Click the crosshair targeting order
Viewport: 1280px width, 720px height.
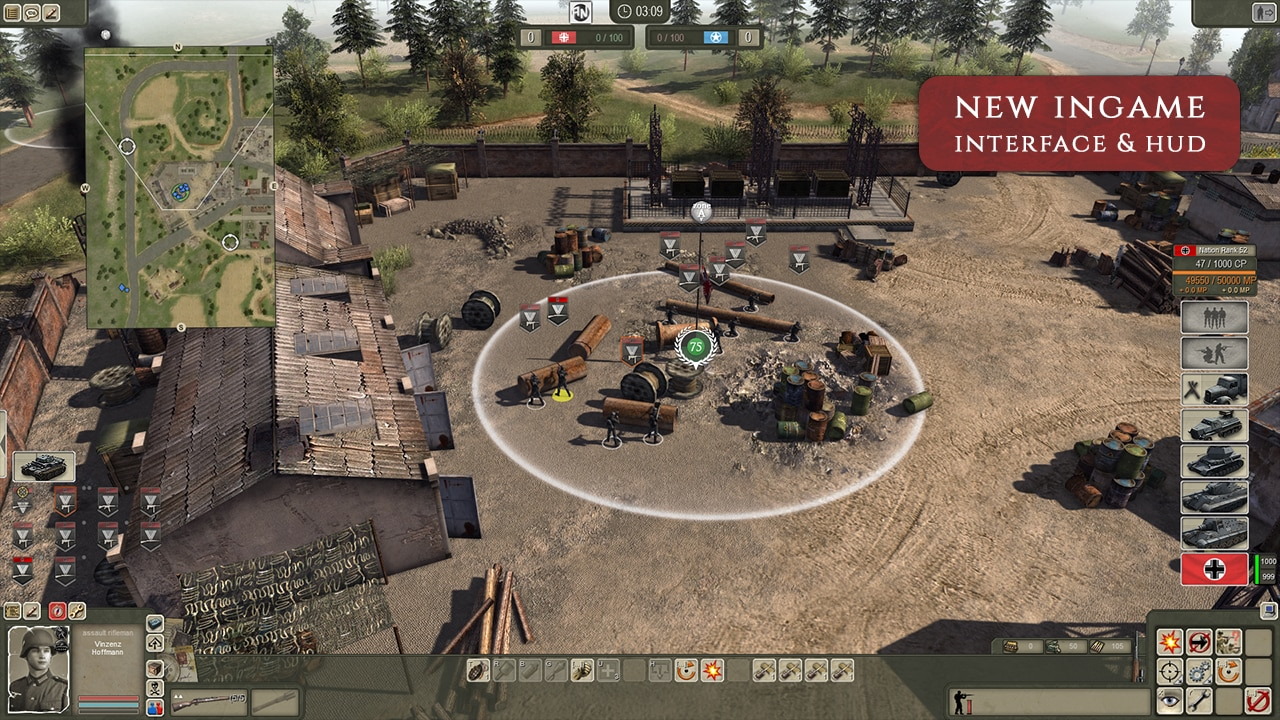tap(1168, 670)
